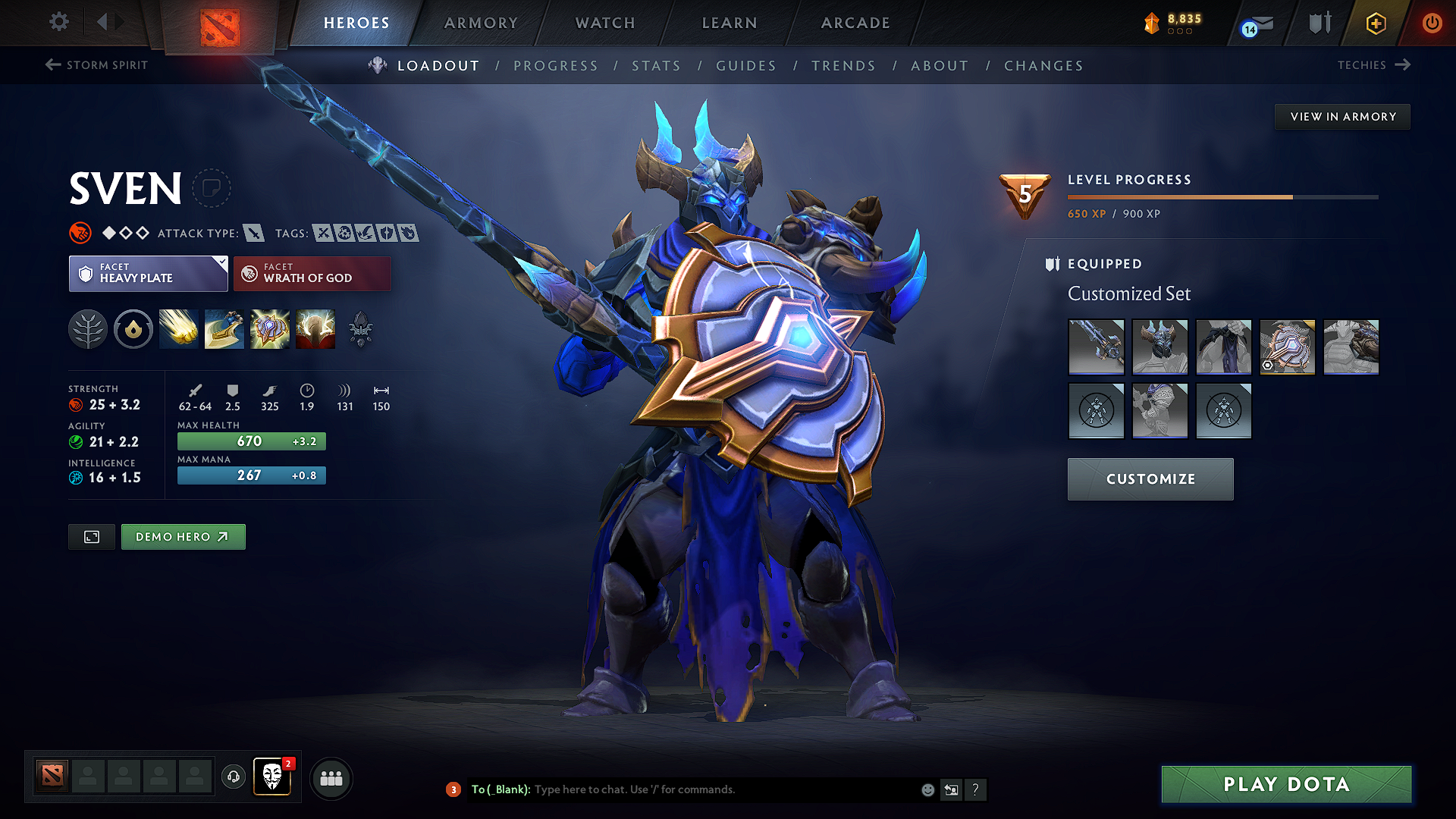The width and height of the screenshot is (1456, 819).
Task: Switch to the STATS tab
Action: [x=656, y=65]
